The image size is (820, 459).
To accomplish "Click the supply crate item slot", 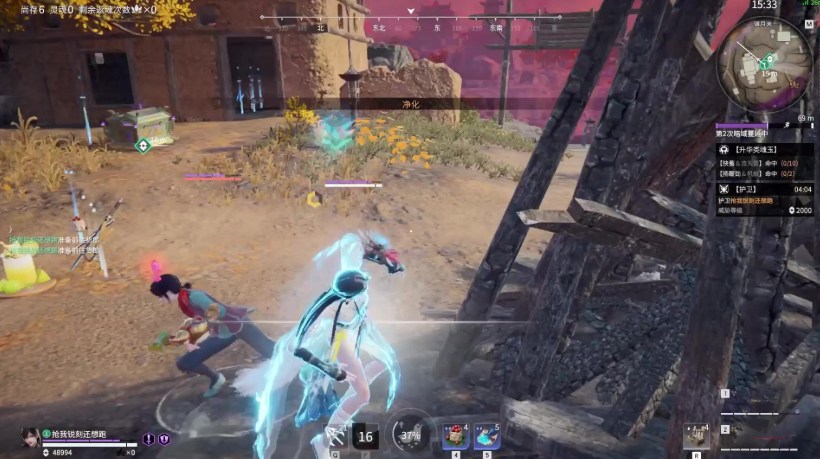I will coord(696,436).
